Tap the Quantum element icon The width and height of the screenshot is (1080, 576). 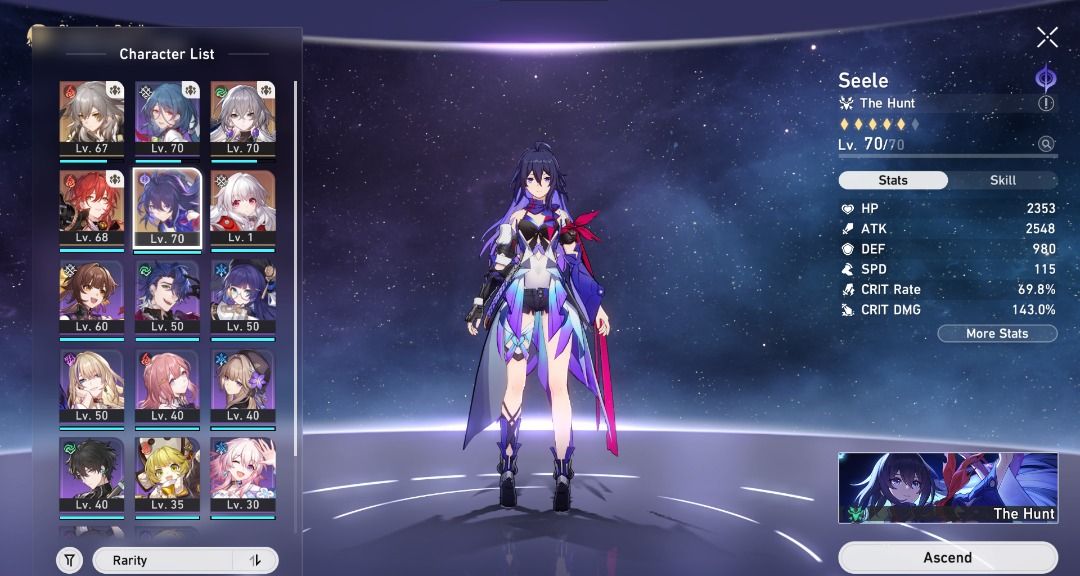click(x=1045, y=78)
